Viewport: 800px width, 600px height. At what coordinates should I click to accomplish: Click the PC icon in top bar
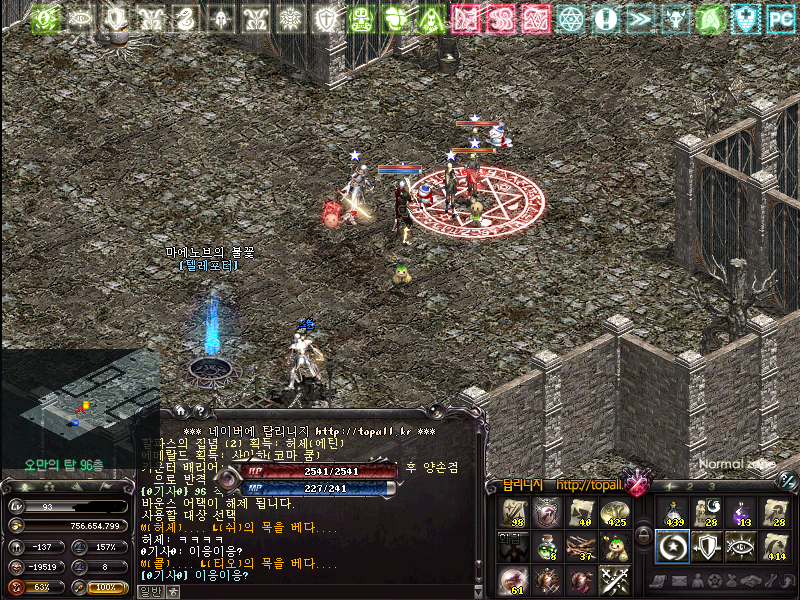pyautogui.click(x=780, y=18)
